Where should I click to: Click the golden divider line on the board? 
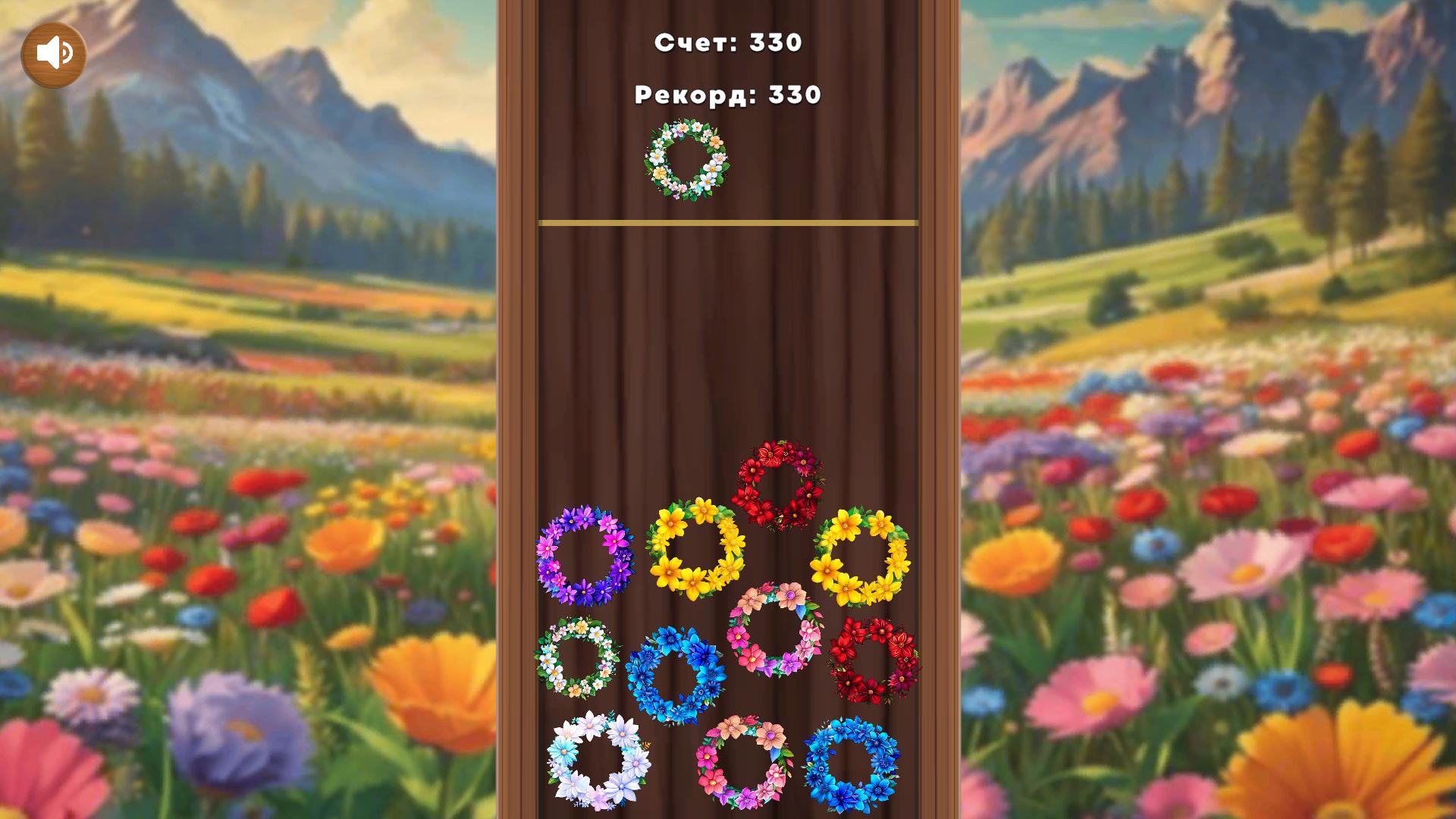click(727, 221)
